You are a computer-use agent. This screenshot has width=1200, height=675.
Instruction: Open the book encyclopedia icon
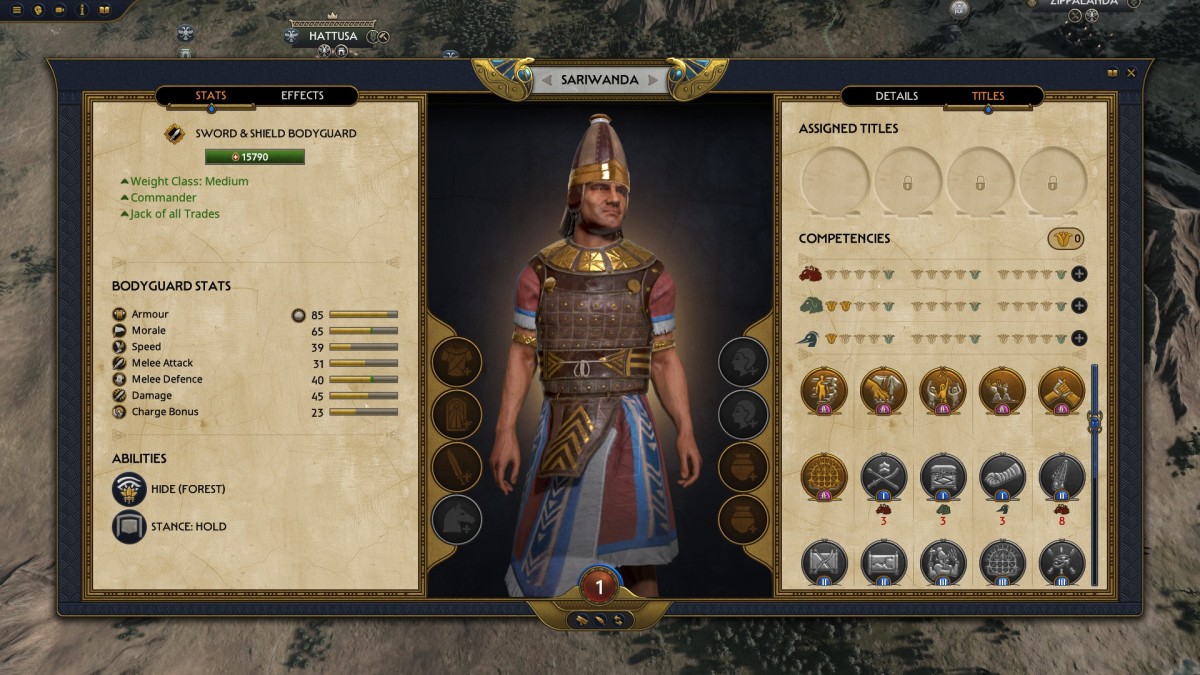pos(104,10)
